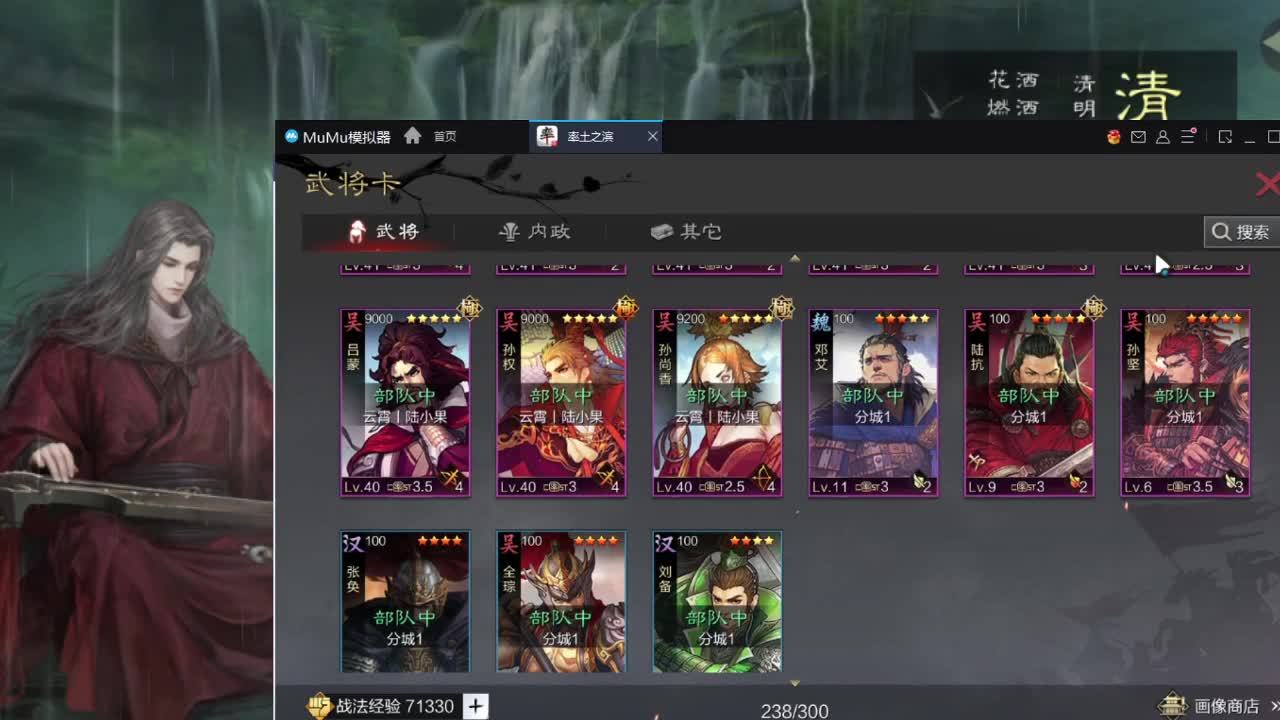
Task: Expand the arrow next to 画像商店
Action: pos(1274,705)
